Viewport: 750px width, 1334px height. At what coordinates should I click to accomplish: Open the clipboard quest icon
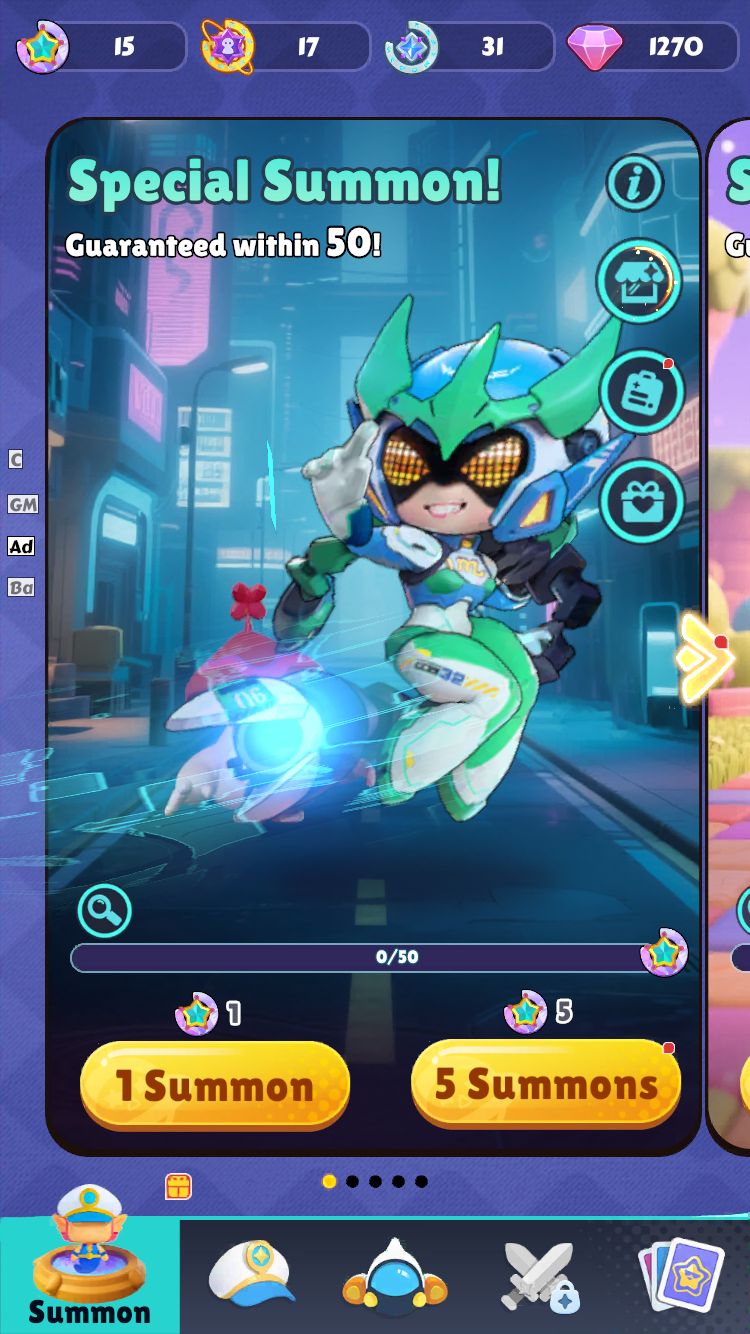pyautogui.click(x=641, y=392)
